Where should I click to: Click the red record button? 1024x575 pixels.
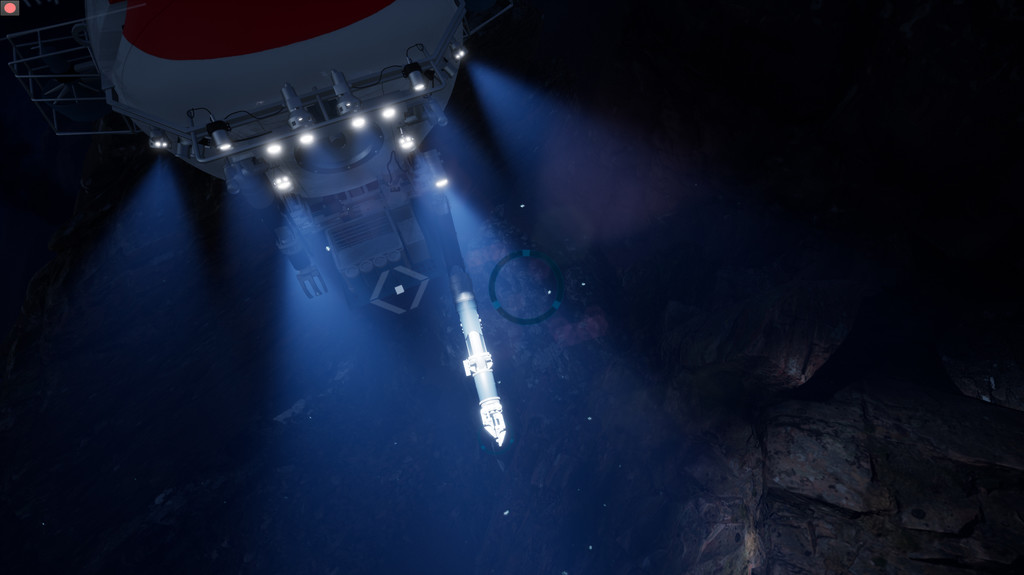(x=10, y=8)
